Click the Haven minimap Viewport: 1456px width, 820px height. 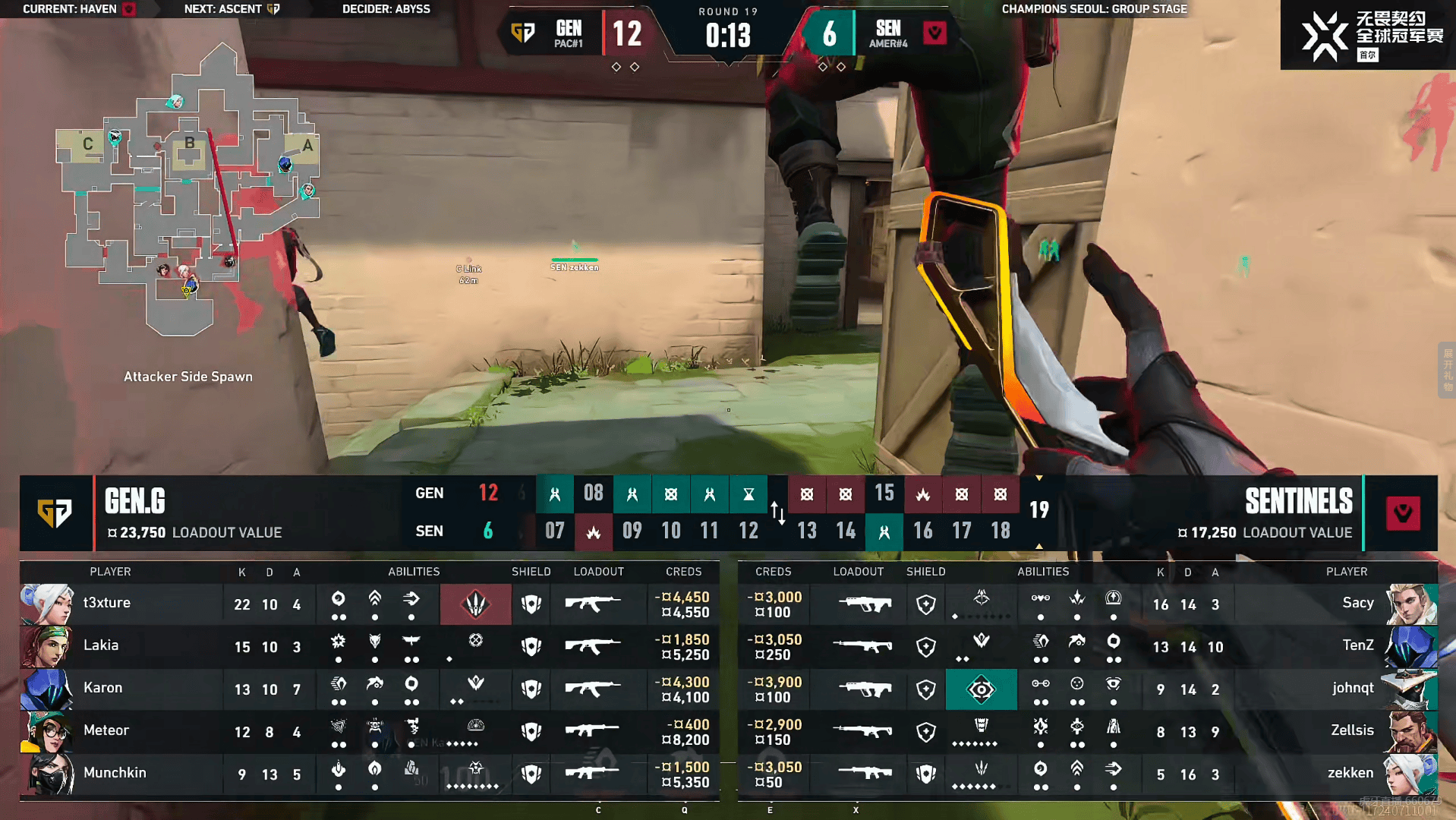tap(188, 190)
